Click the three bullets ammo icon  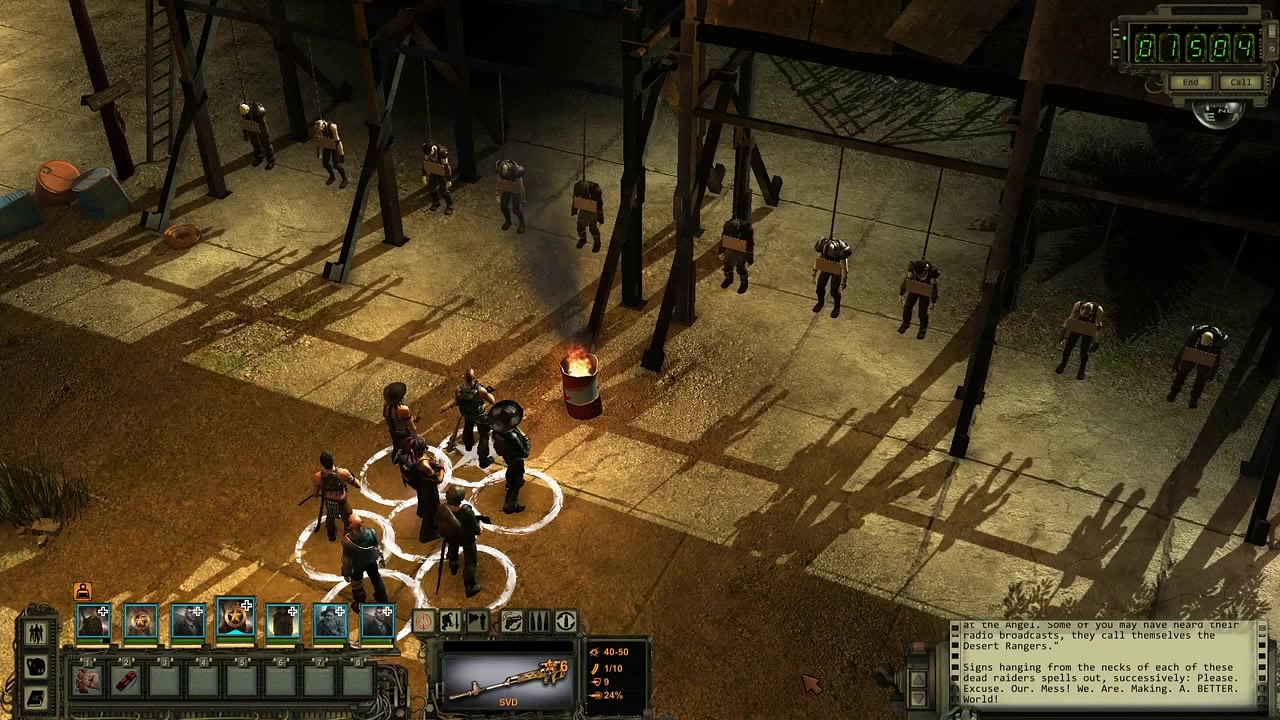538,621
